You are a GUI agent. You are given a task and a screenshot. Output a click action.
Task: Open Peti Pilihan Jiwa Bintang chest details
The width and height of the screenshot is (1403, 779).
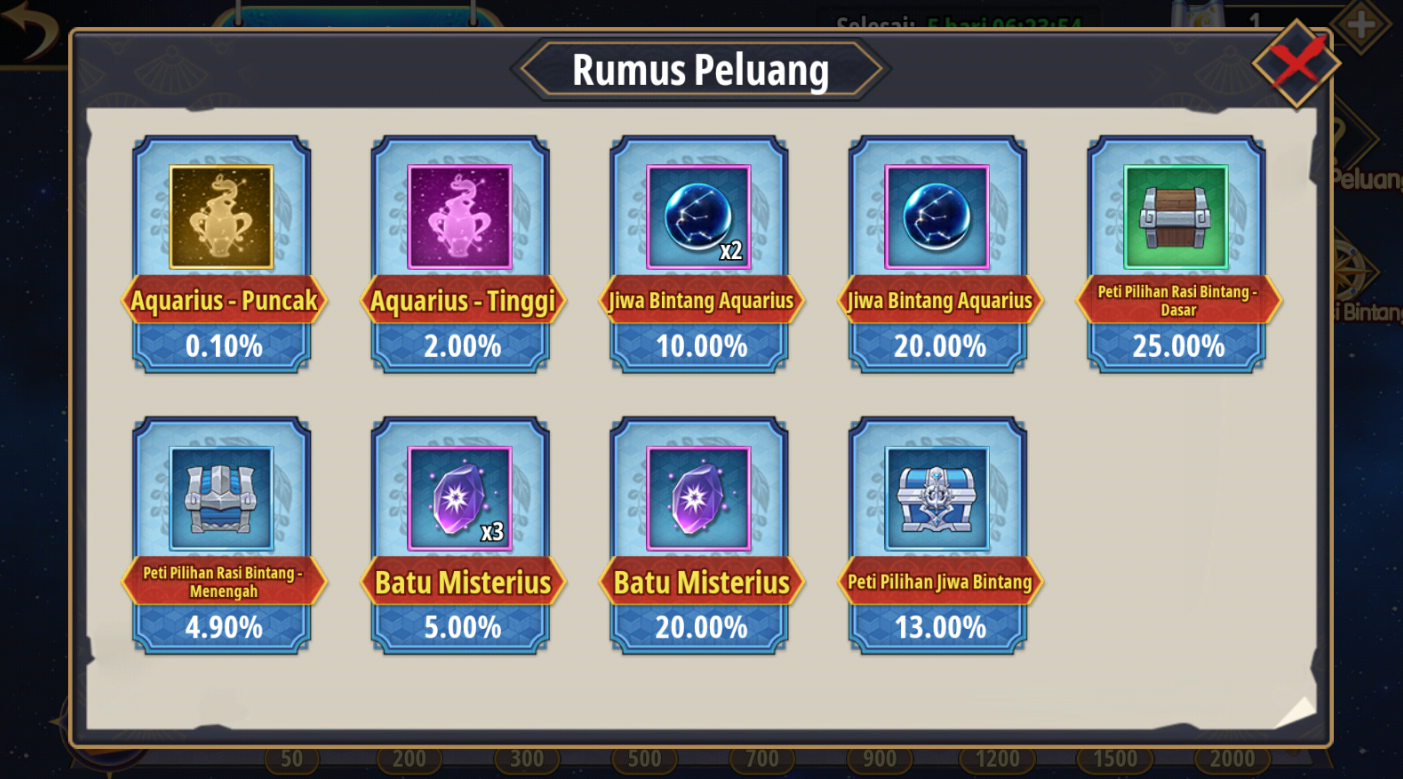point(937,498)
